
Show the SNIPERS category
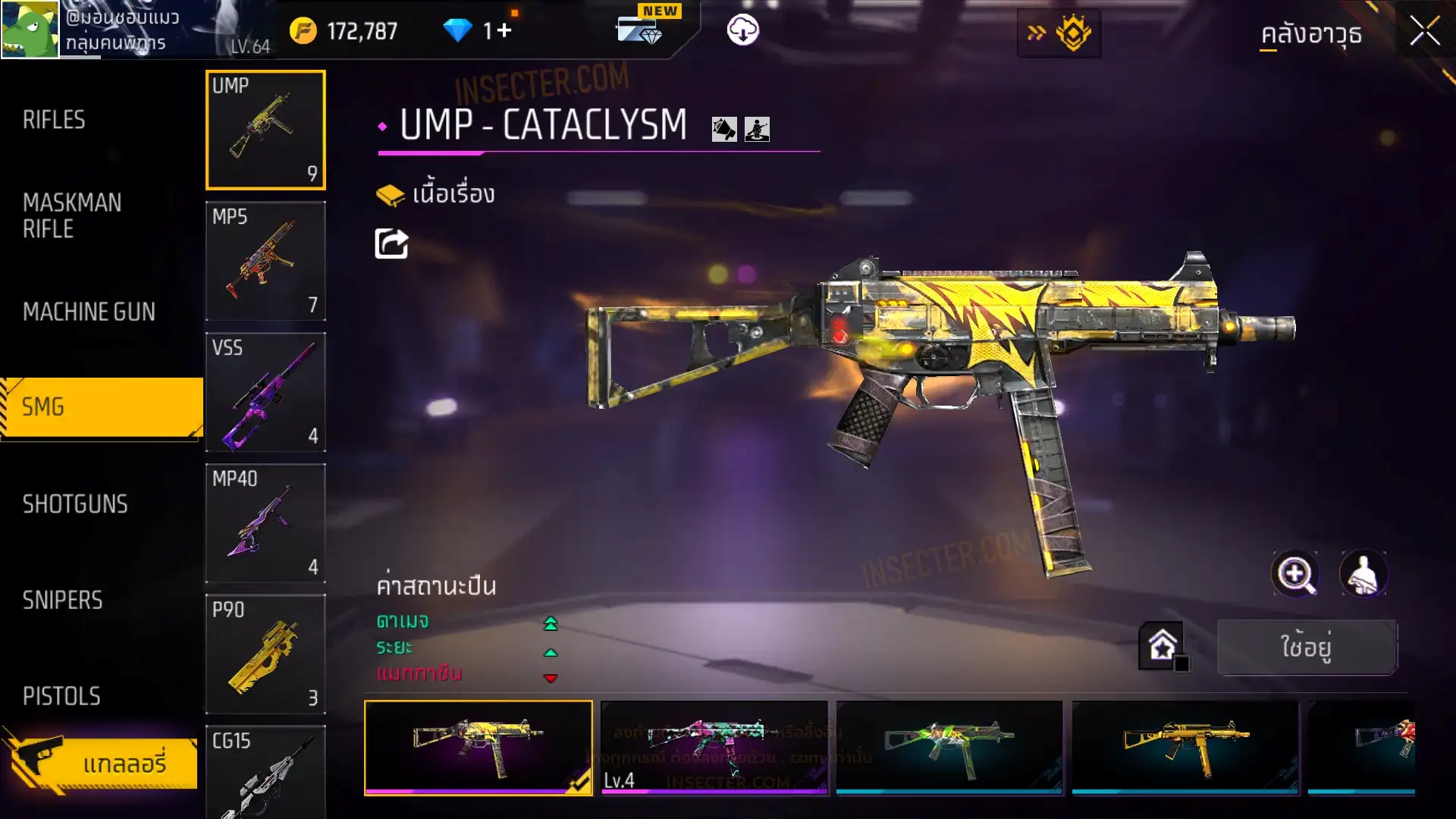click(x=62, y=601)
